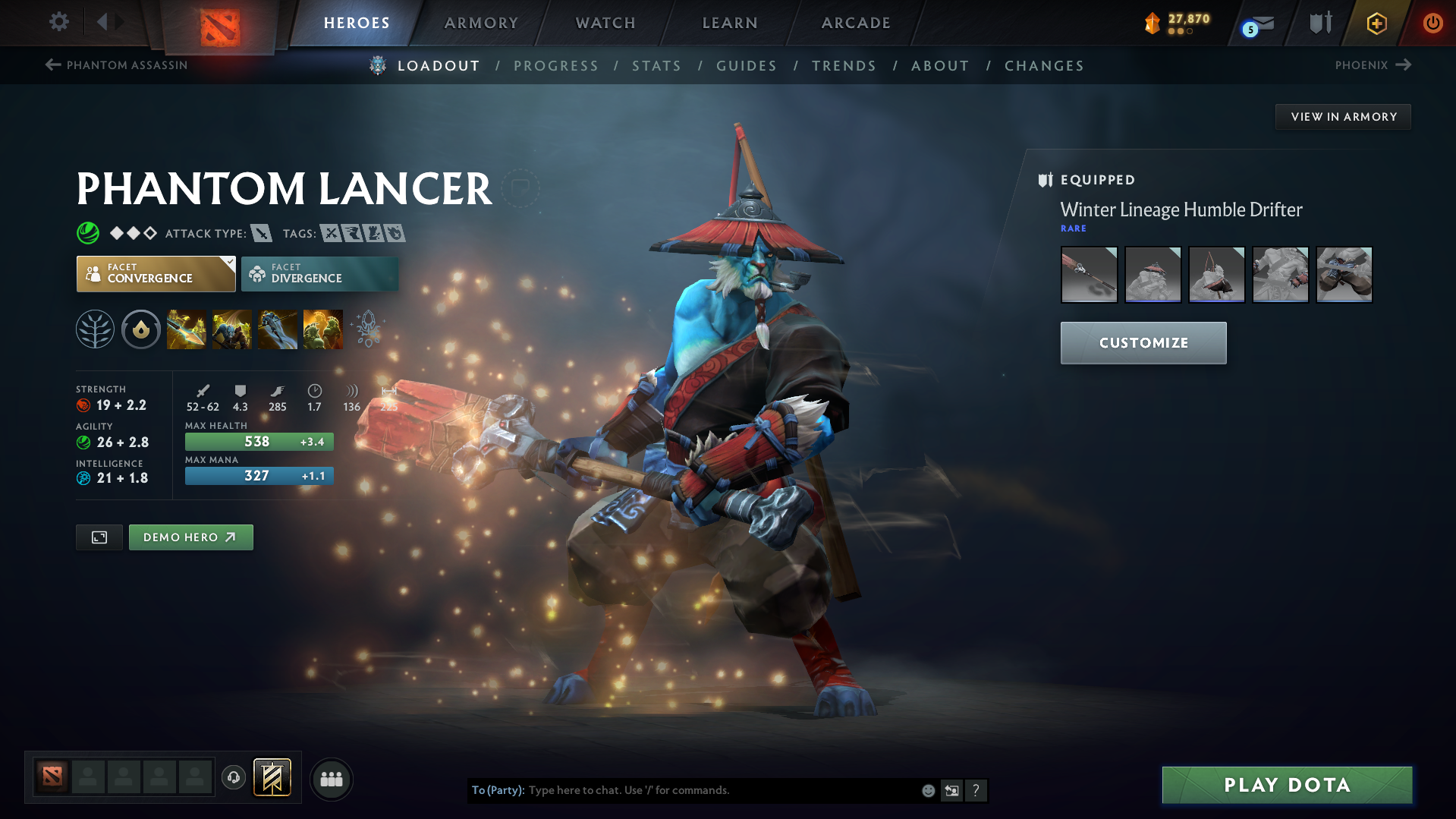This screenshot has height=819, width=1456.
Task: Toggle the voice chat headset icon
Action: click(233, 779)
